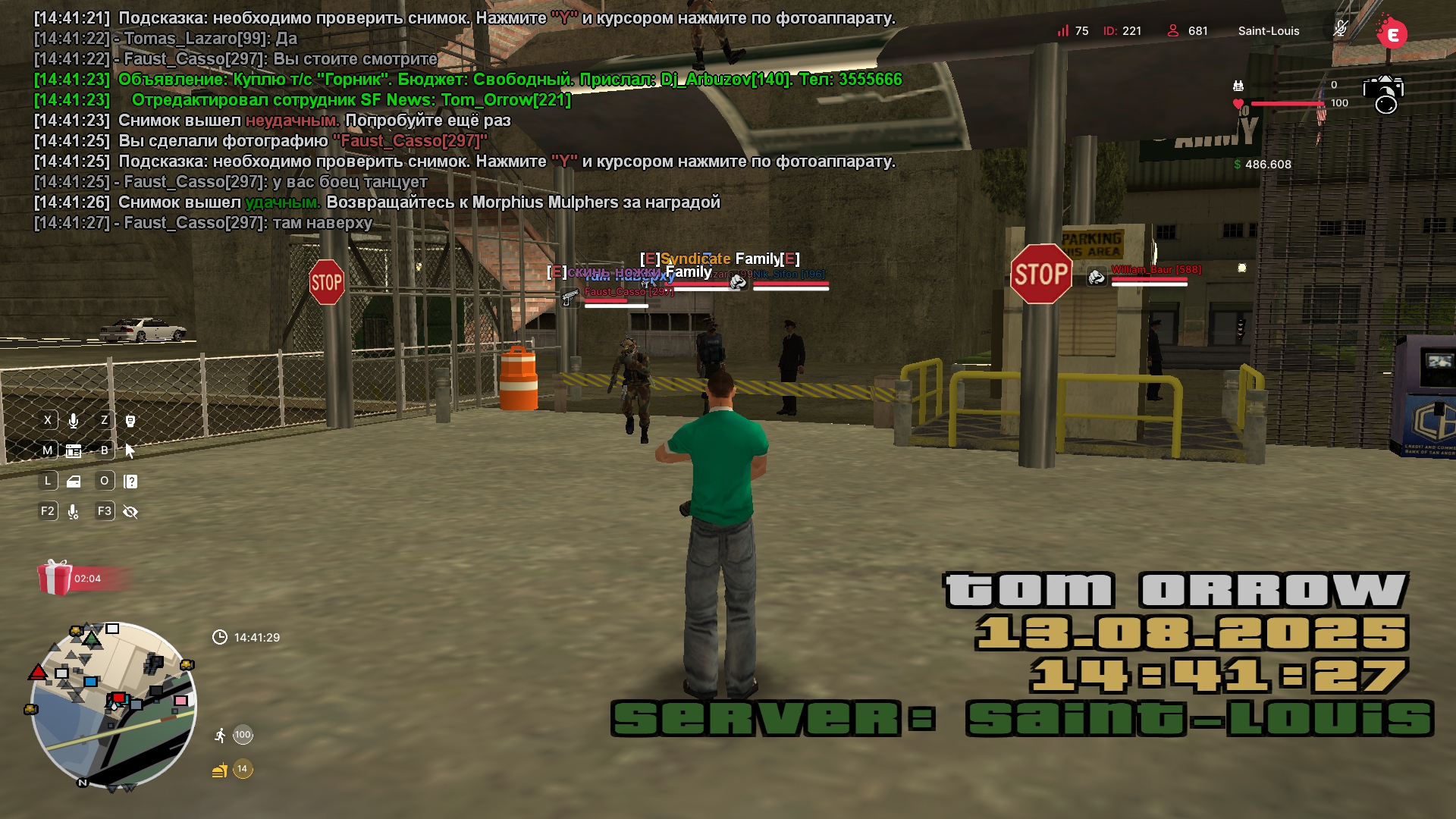The height and width of the screenshot is (819, 1456).
Task: Click the hunger food icon indicator
Action: coord(219,770)
